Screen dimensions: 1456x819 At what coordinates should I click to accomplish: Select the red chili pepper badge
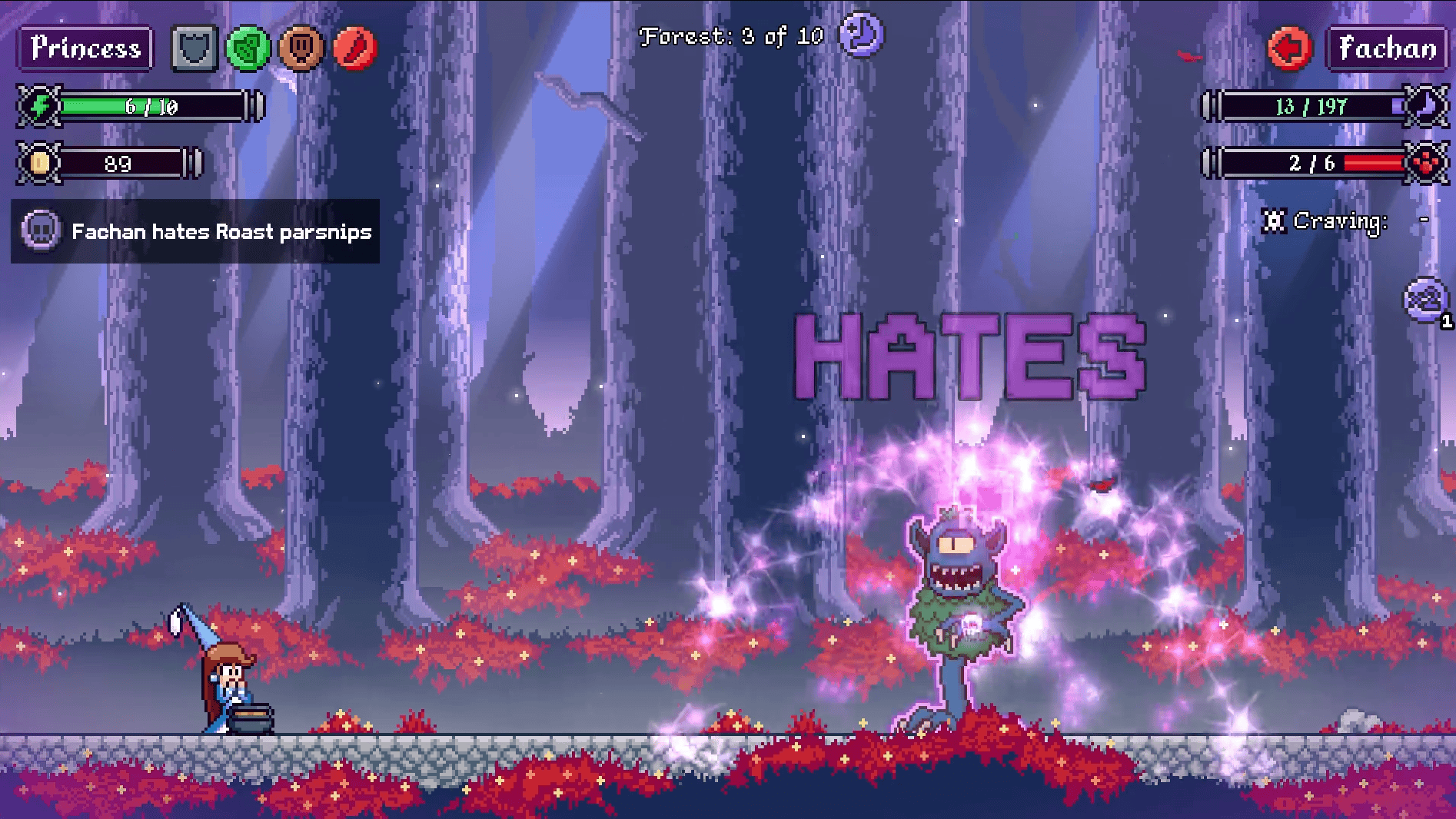pyautogui.click(x=355, y=48)
